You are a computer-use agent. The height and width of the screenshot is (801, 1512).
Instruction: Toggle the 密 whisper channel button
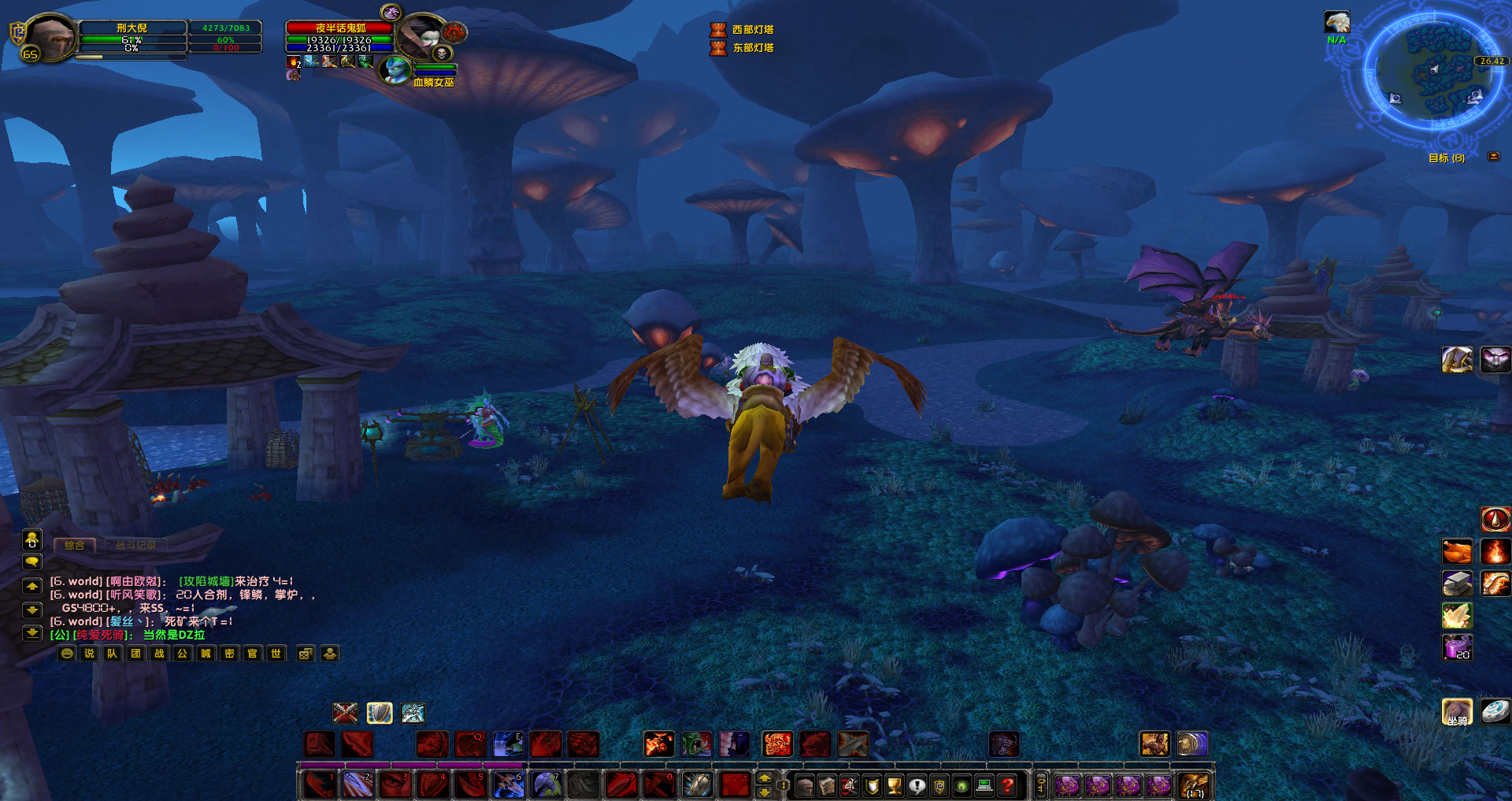229,653
